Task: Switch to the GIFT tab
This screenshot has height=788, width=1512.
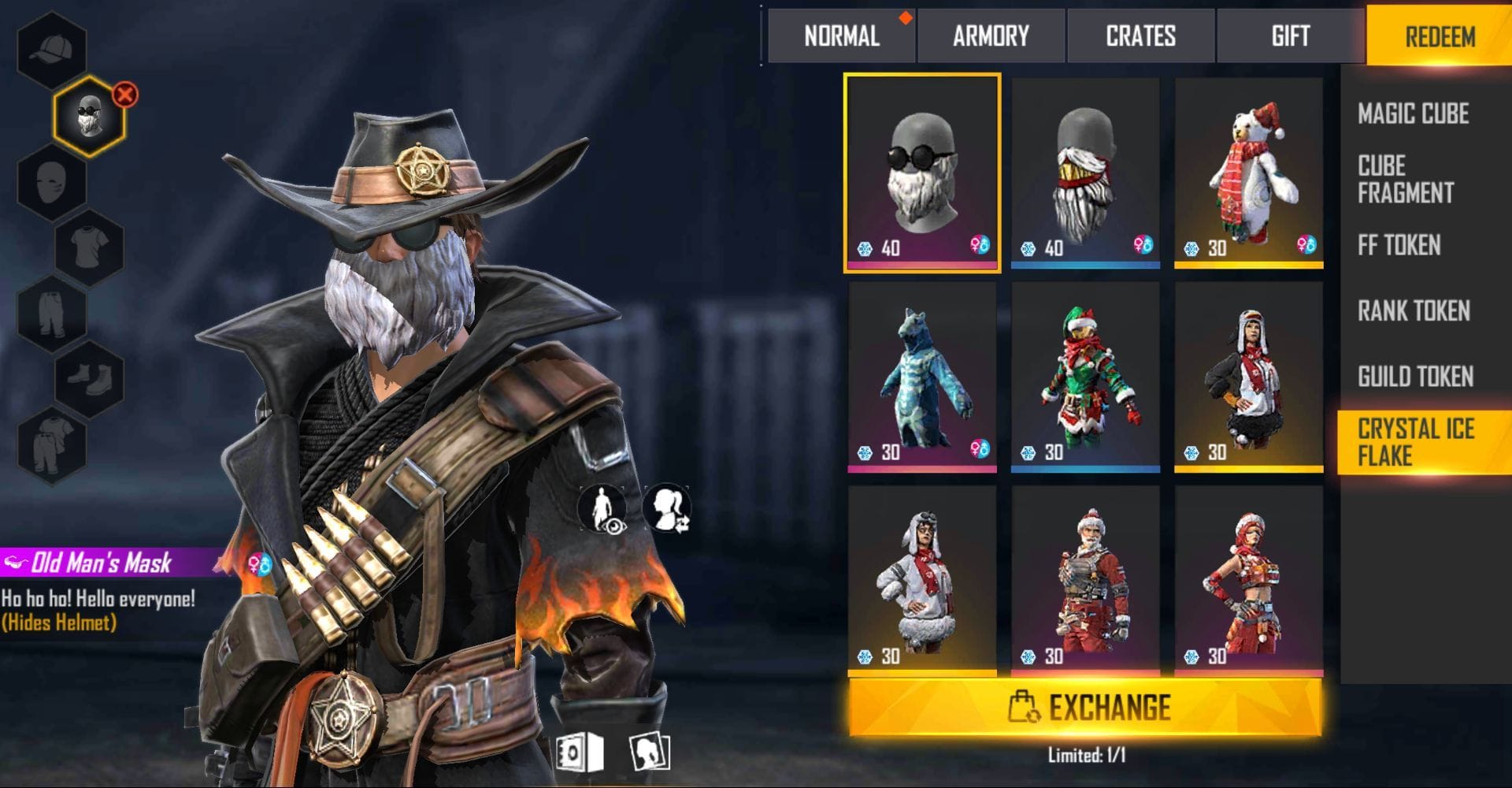Action: (1290, 35)
